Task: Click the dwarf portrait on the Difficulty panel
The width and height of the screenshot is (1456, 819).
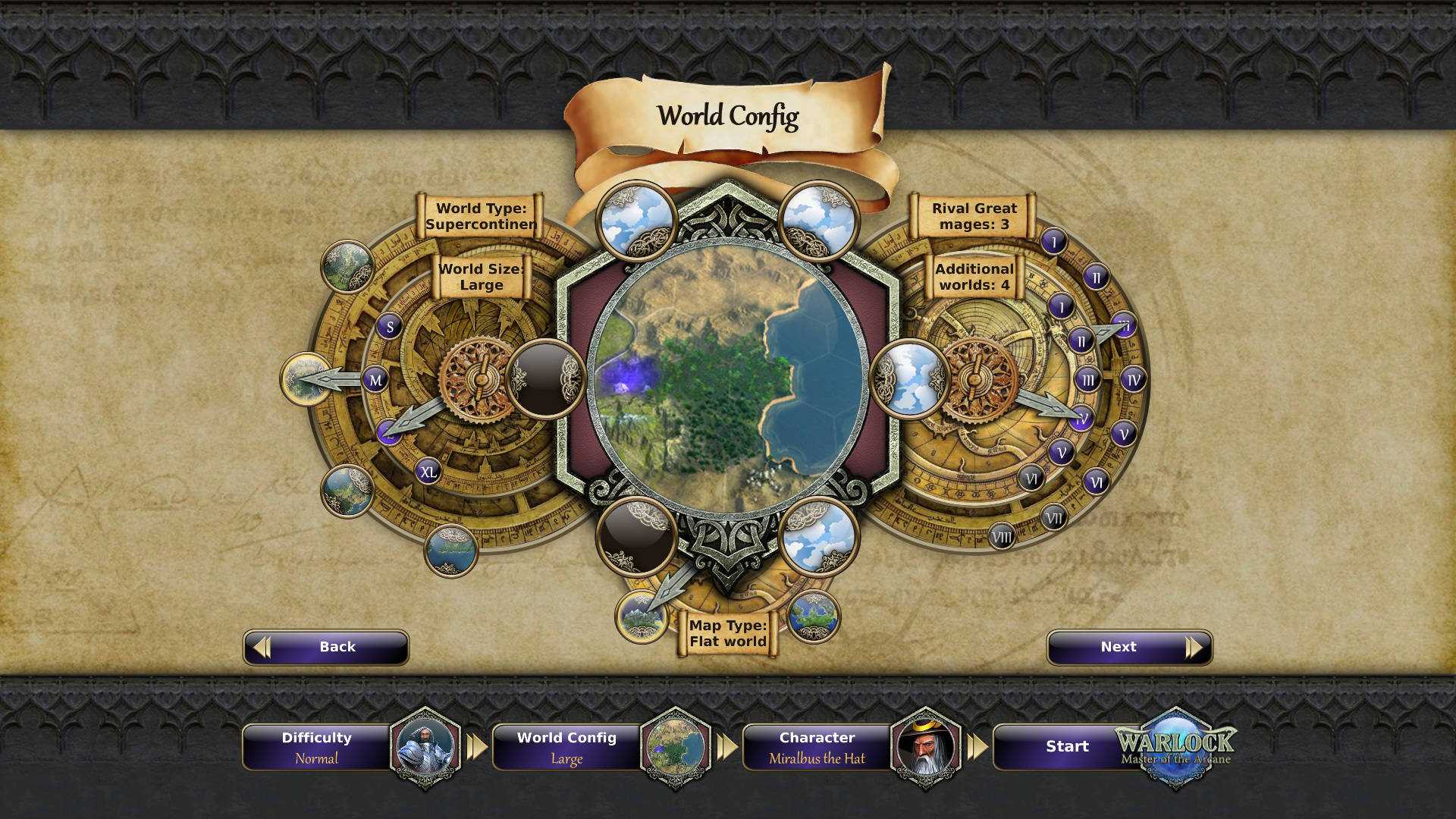Action: 427,747
